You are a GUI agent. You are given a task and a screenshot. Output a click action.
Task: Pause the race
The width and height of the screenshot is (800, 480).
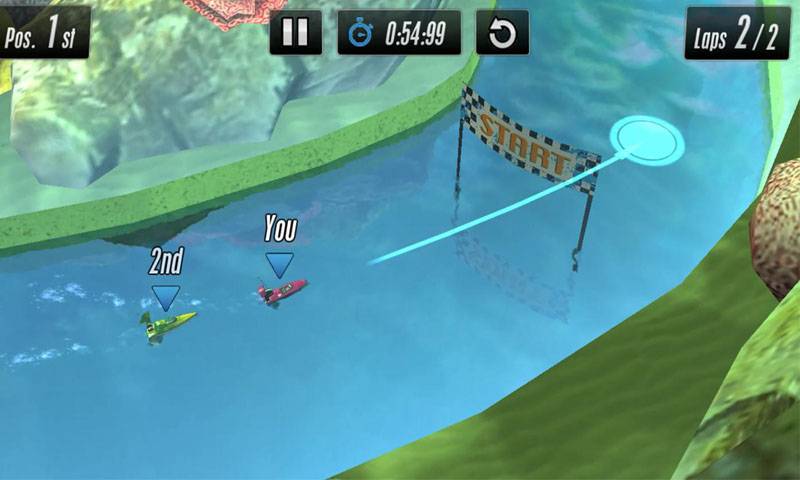coord(296,33)
